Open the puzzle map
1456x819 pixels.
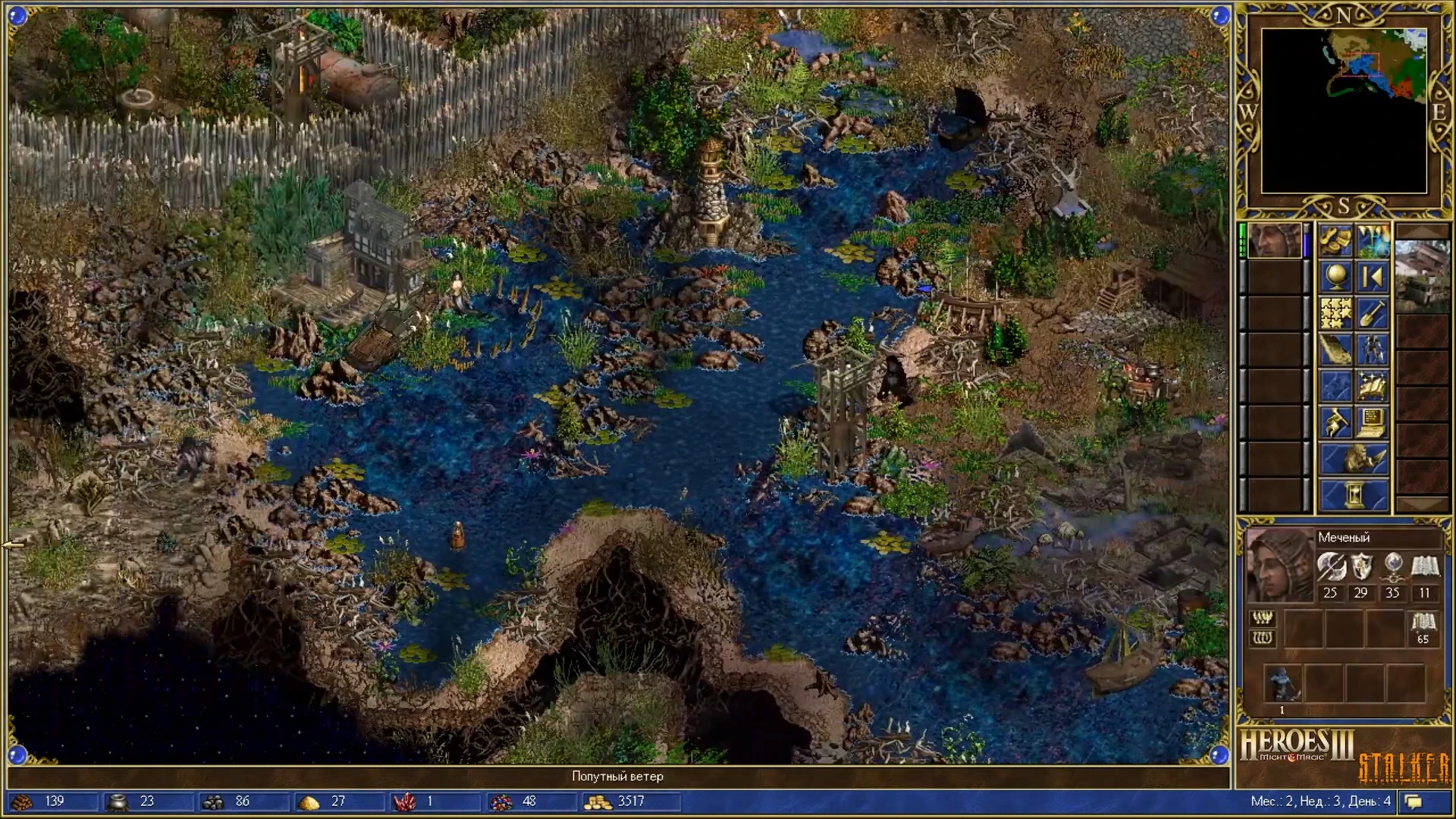tap(1336, 312)
